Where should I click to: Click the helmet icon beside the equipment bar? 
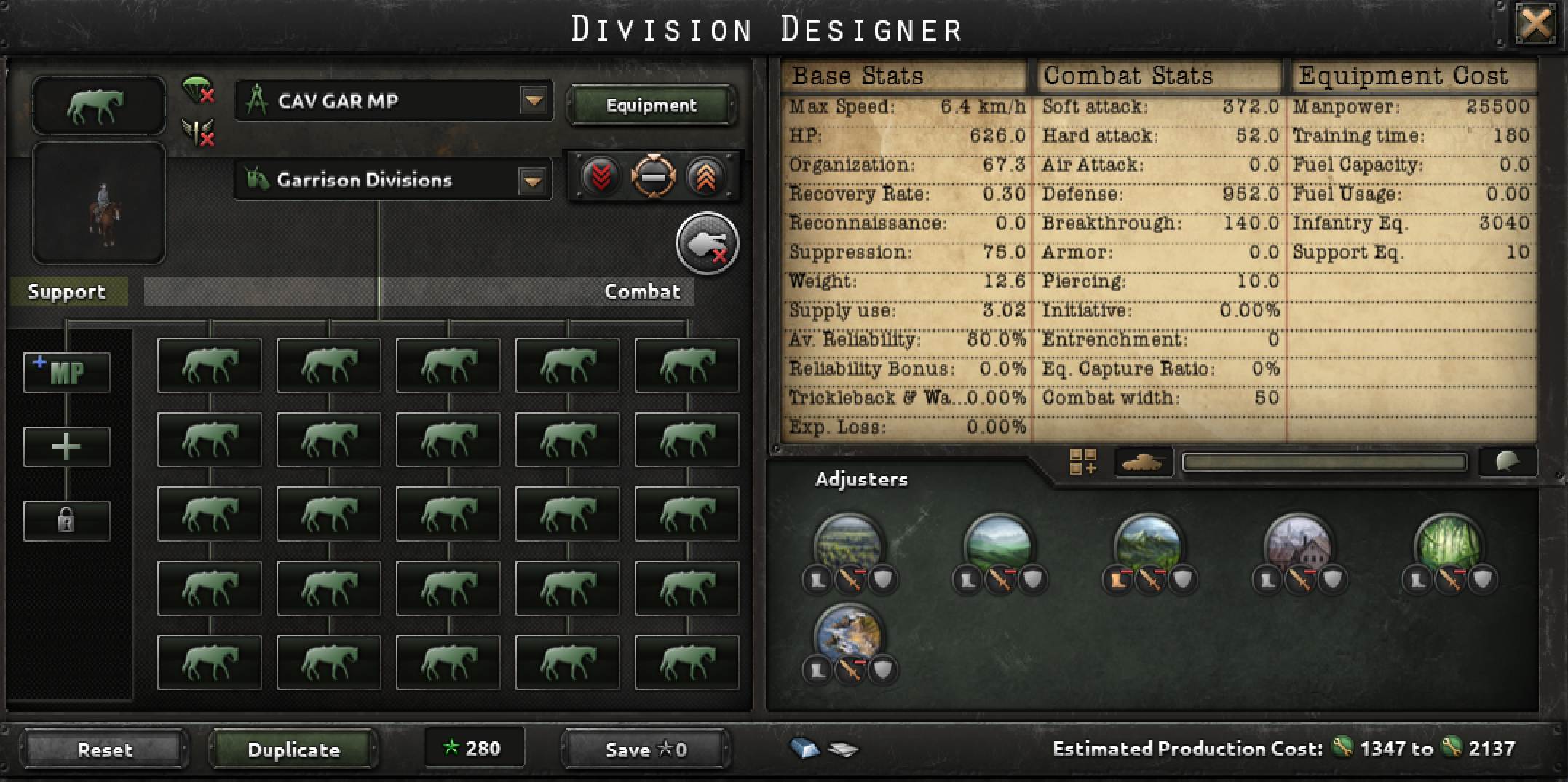[1508, 460]
